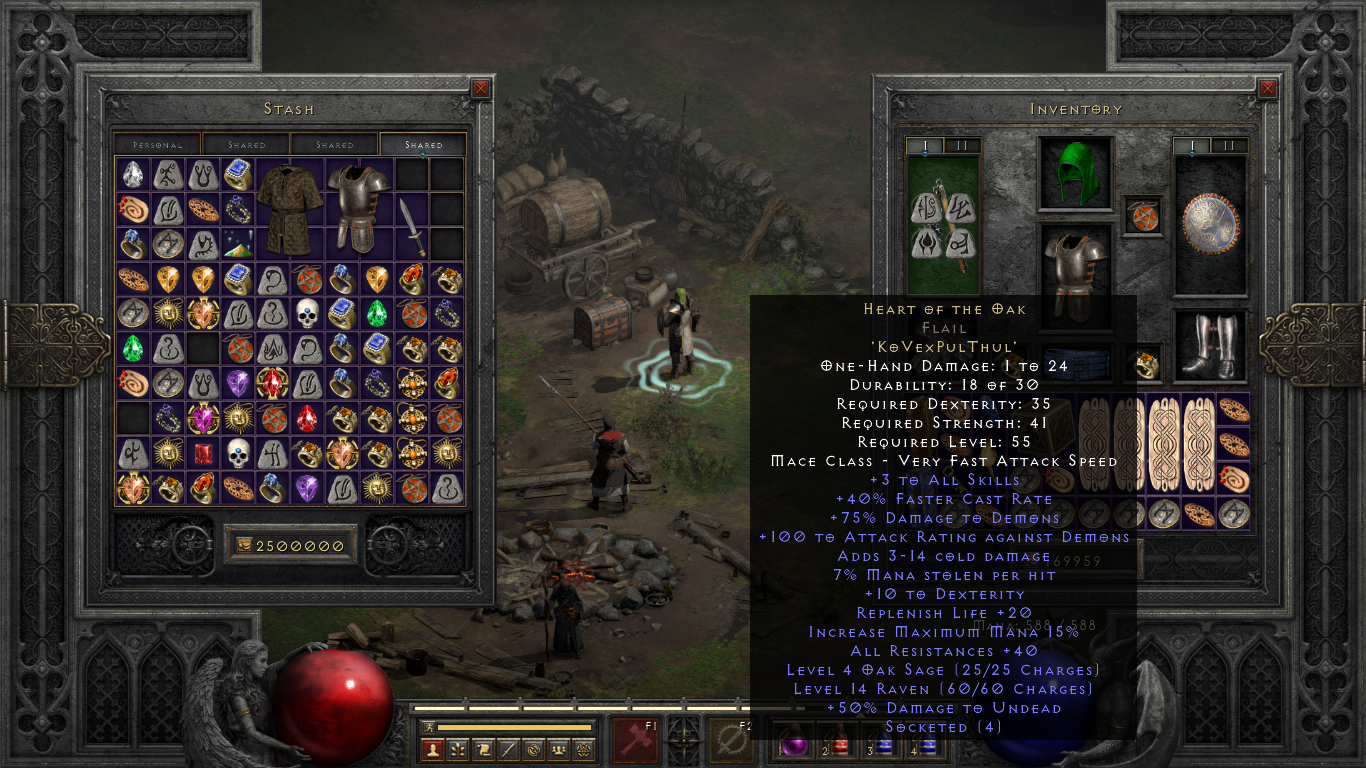
Task: Click the gold amount button showing 2500000
Action: [289, 543]
